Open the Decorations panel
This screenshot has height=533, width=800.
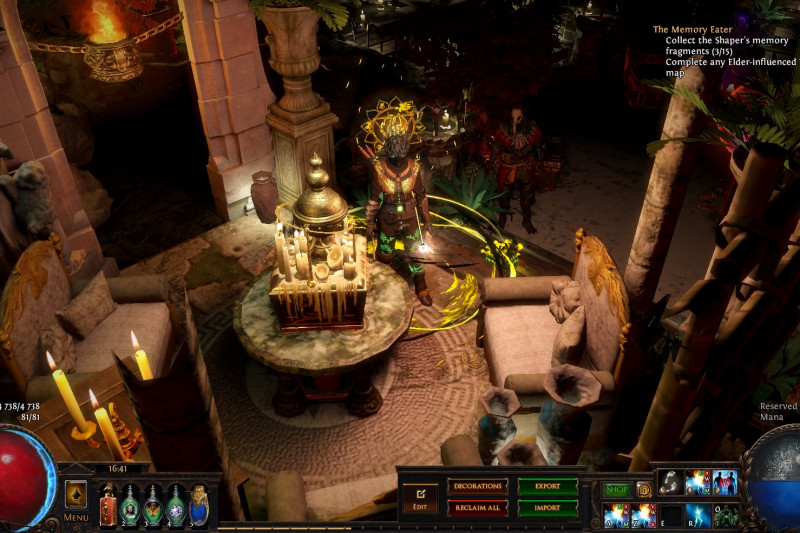[477, 486]
